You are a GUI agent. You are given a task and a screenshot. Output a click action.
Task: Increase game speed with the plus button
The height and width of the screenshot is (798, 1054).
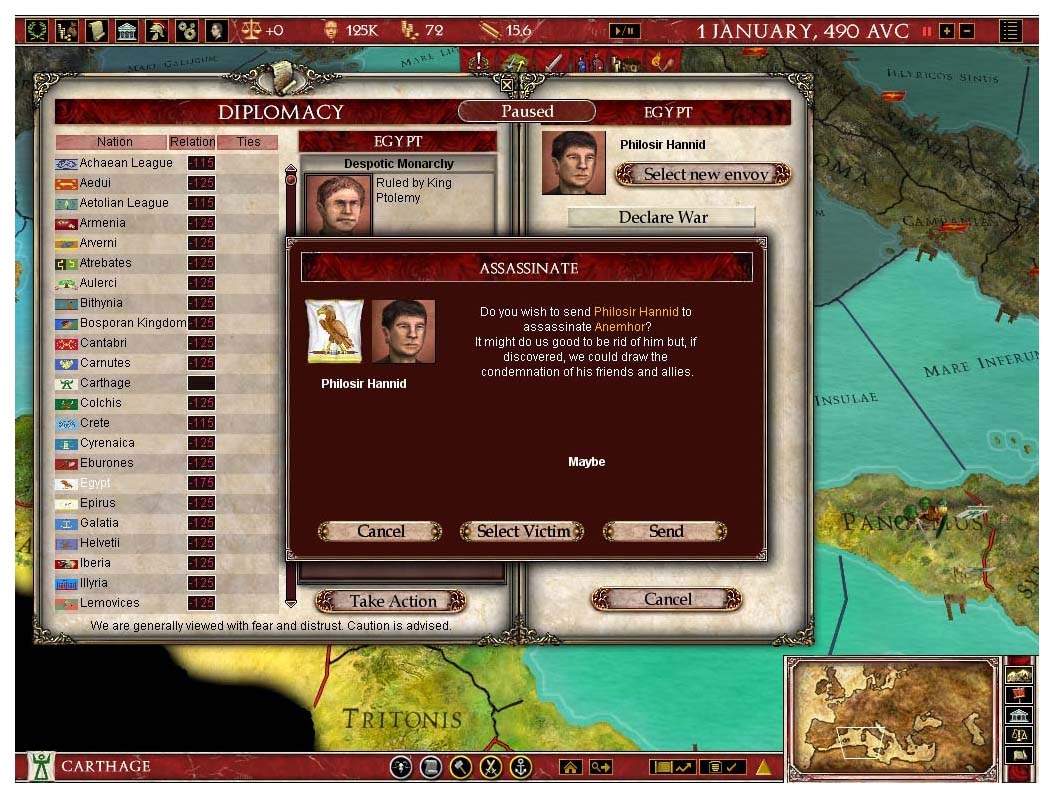946,31
